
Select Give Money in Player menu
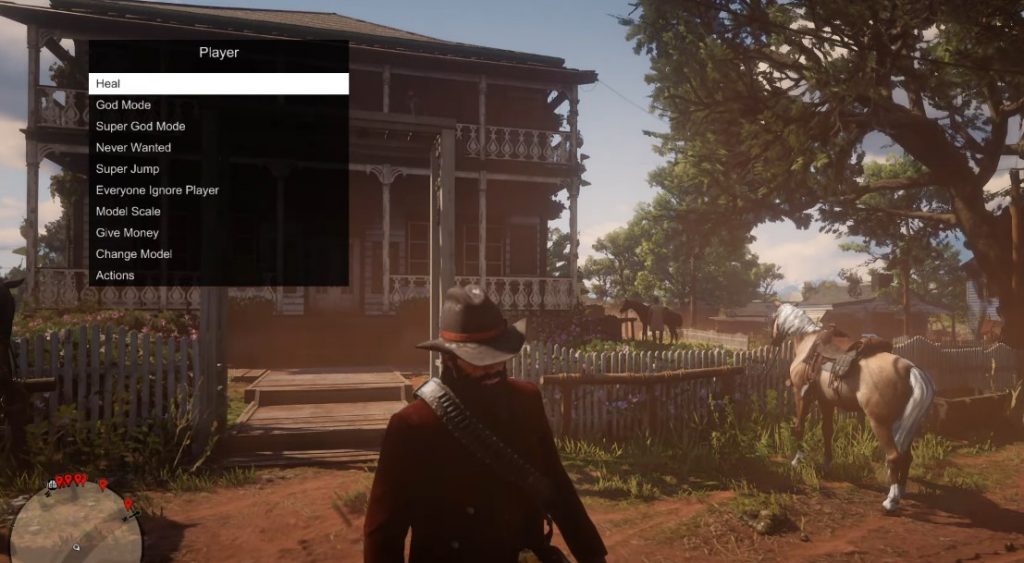(x=218, y=233)
